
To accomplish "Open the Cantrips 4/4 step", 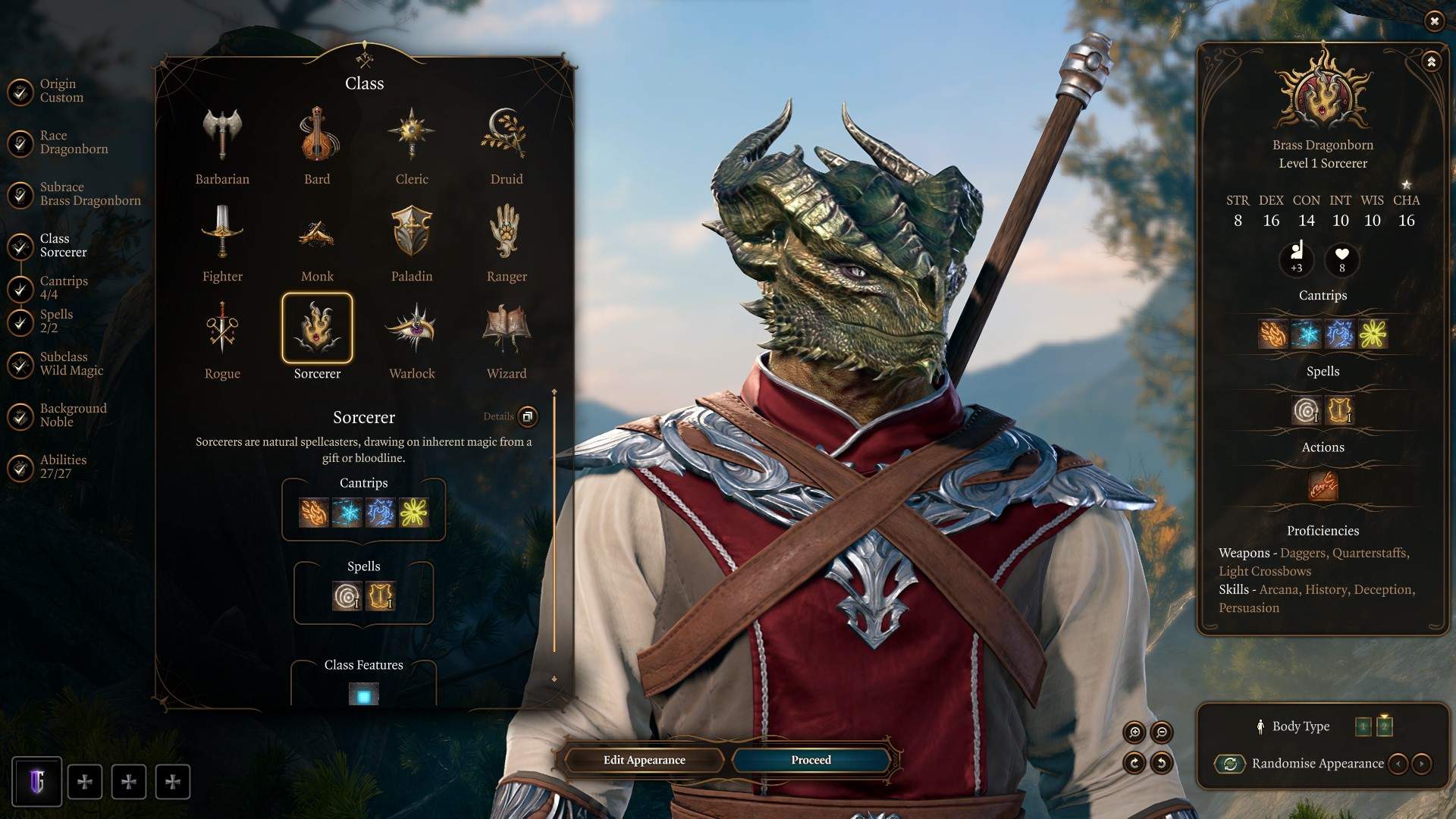I will (x=64, y=287).
